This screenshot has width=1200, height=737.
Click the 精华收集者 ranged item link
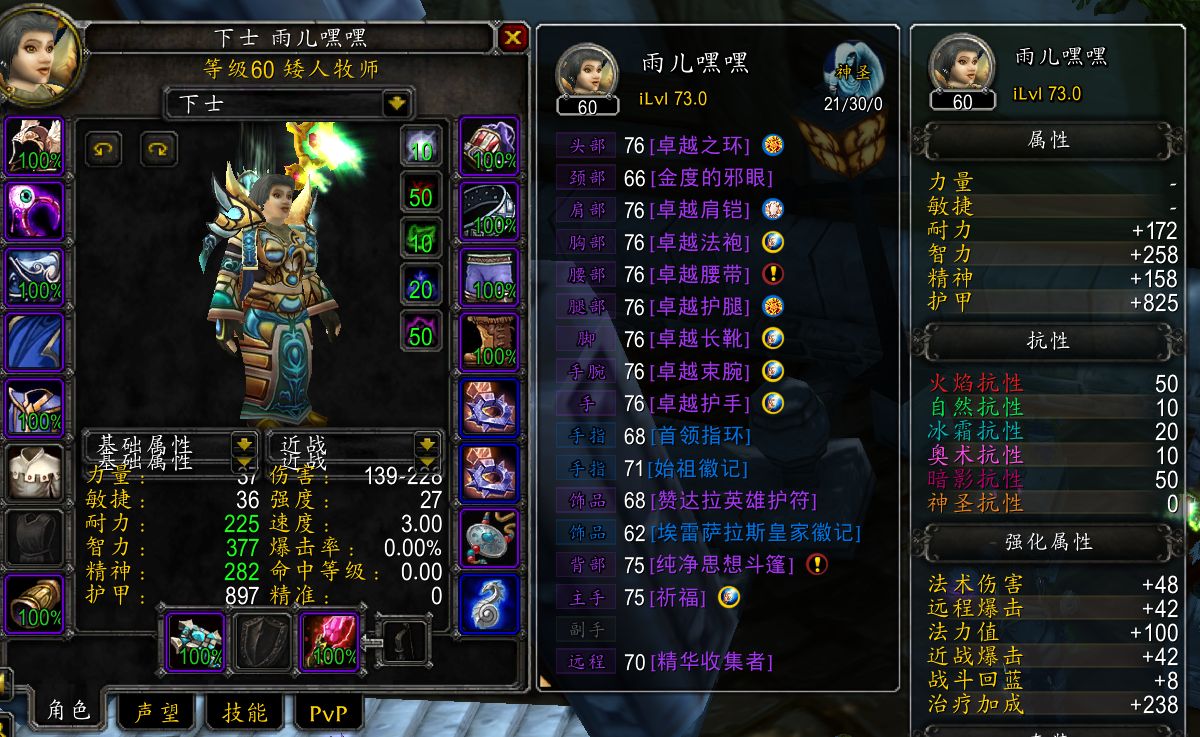click(x=711, y=662)
